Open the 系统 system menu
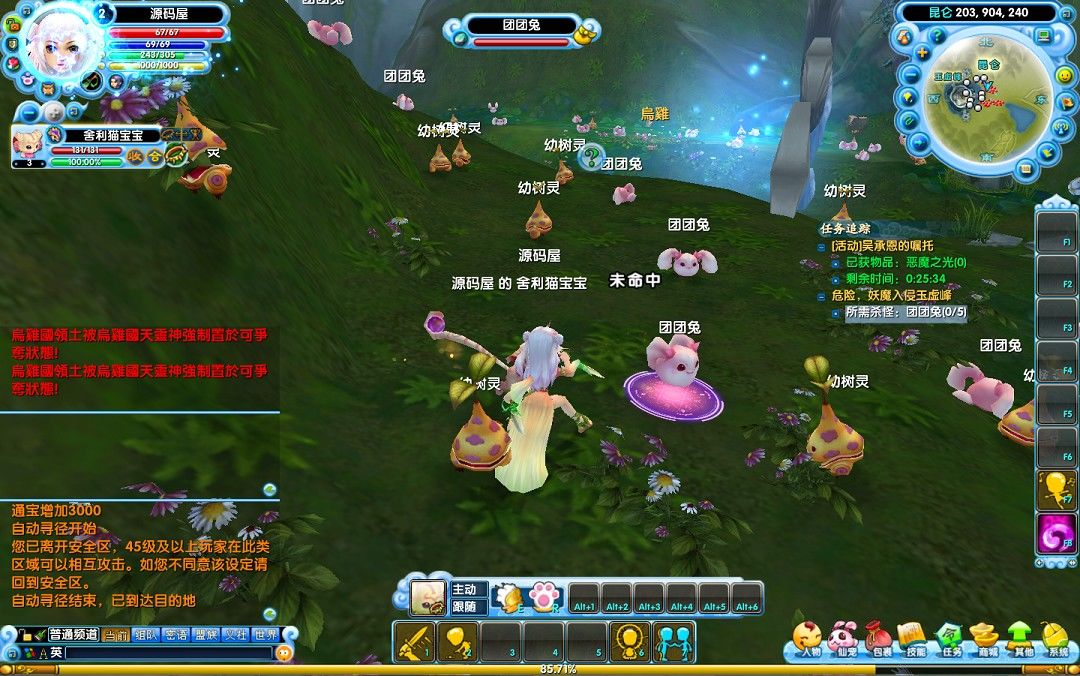Image resolution: width=1080 pixels, height=676 pixels. 1057,639
